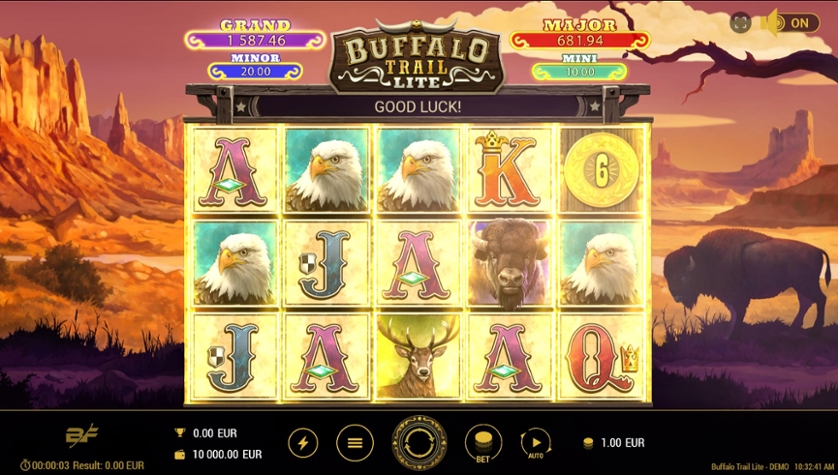Enter fullscreen mode

tap(741, 23)
